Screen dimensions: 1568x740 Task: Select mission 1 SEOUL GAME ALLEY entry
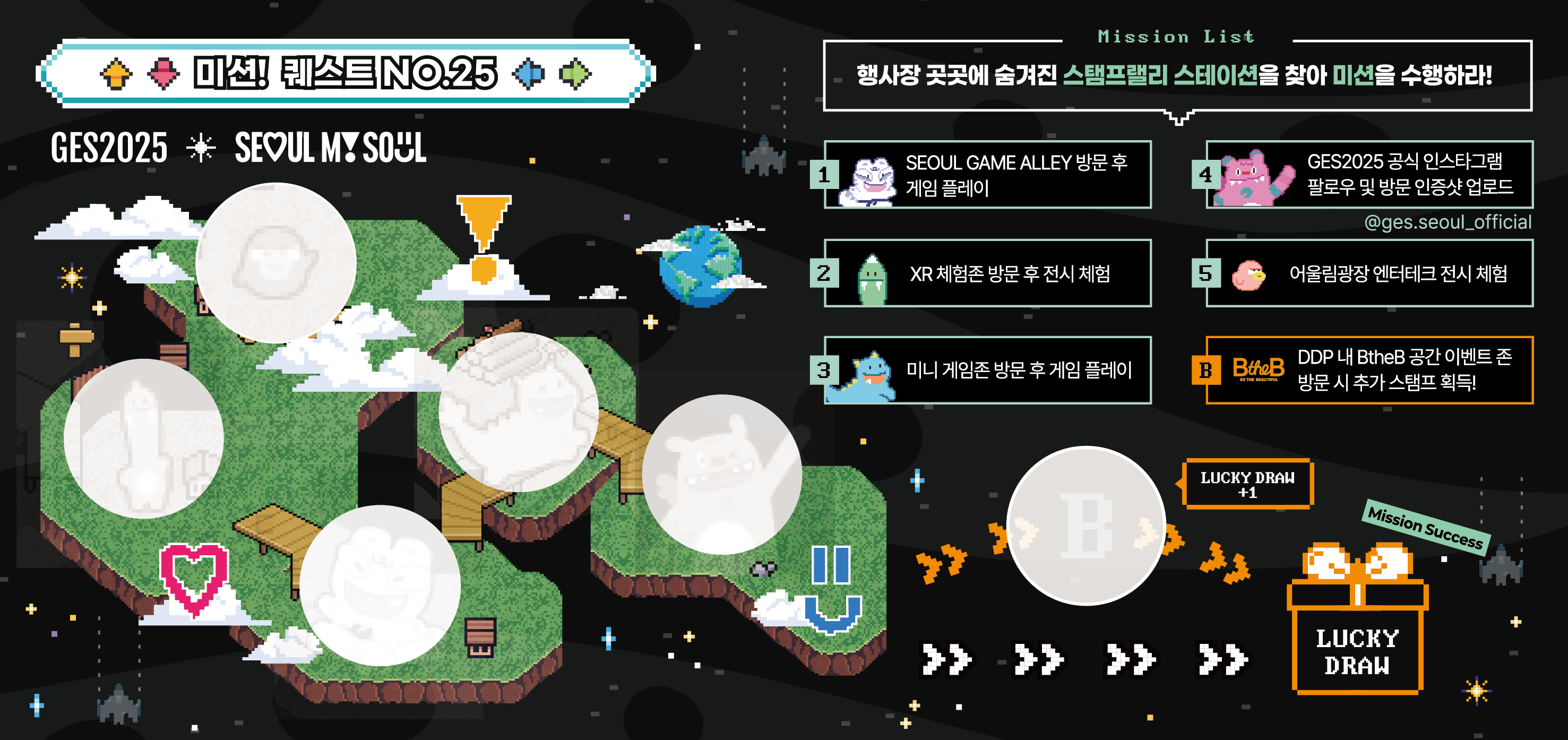coord(987,175)
